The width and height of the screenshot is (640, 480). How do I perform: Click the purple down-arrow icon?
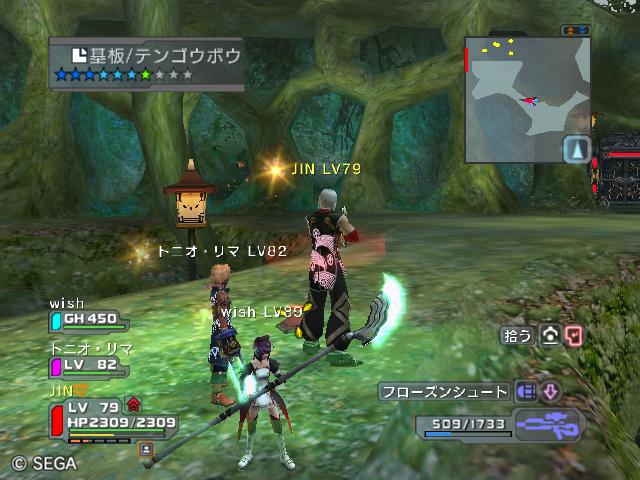click(551, 392)
